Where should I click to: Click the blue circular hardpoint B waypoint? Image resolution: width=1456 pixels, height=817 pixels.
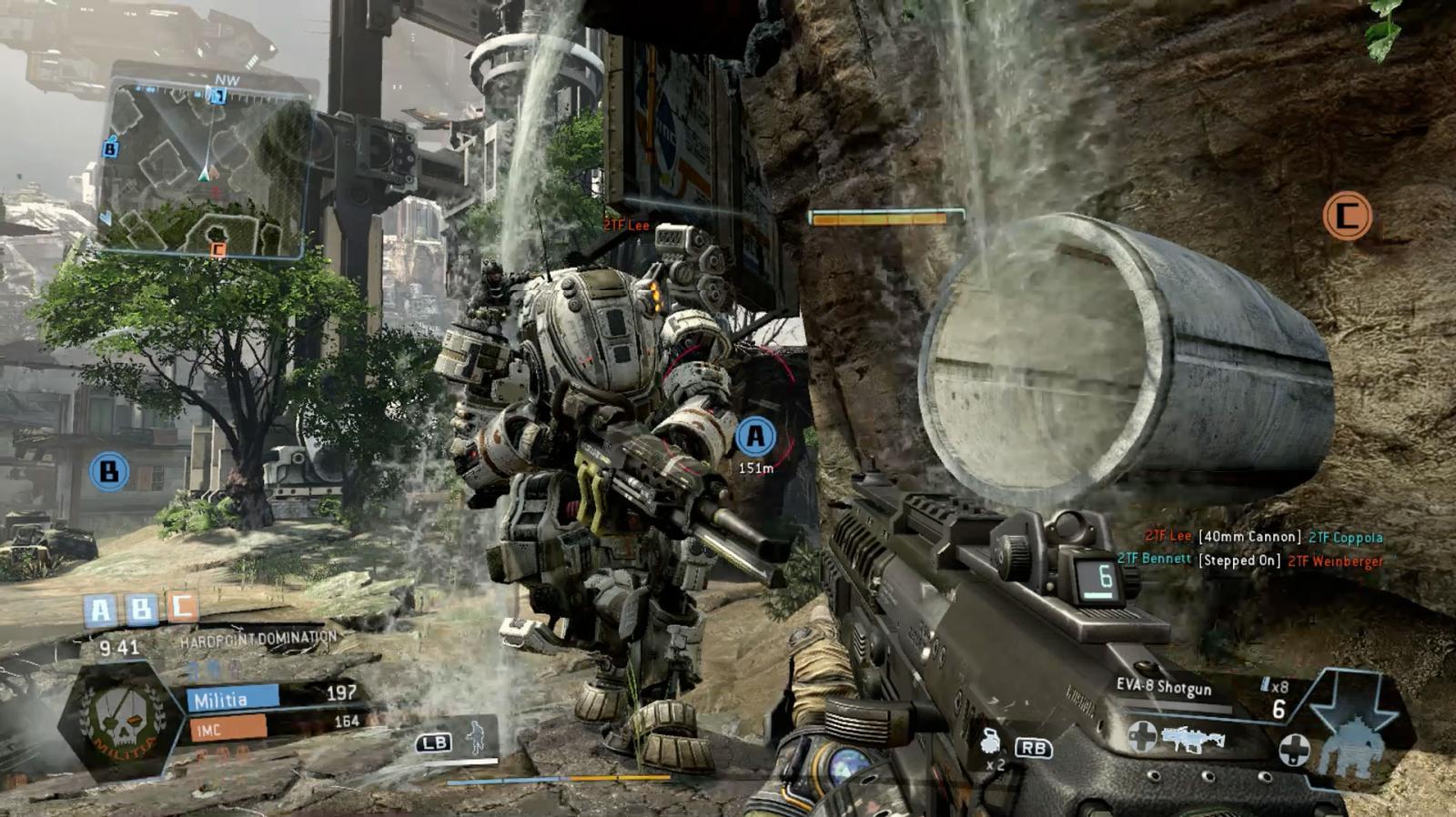coord(109,471)
